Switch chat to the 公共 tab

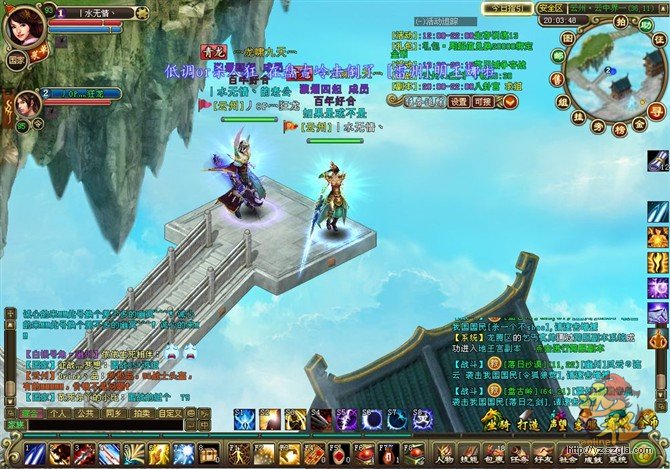pyautogui.click(x=86, y=412)
